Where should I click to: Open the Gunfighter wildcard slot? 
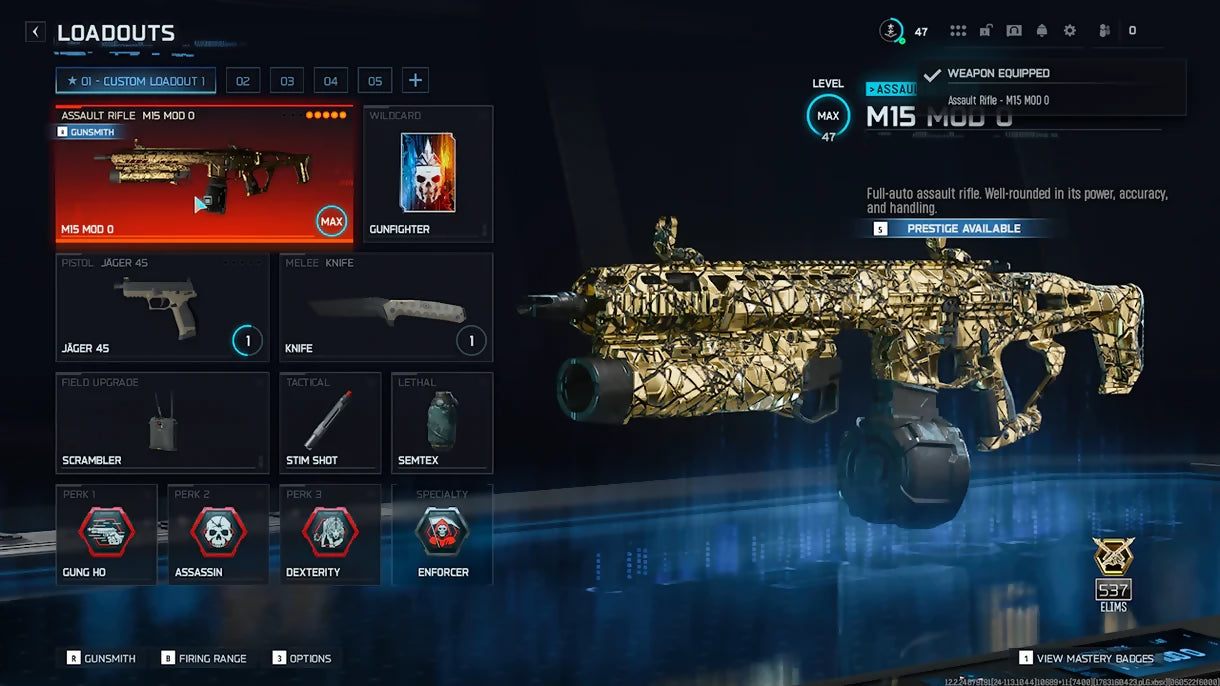coord(428,174)
